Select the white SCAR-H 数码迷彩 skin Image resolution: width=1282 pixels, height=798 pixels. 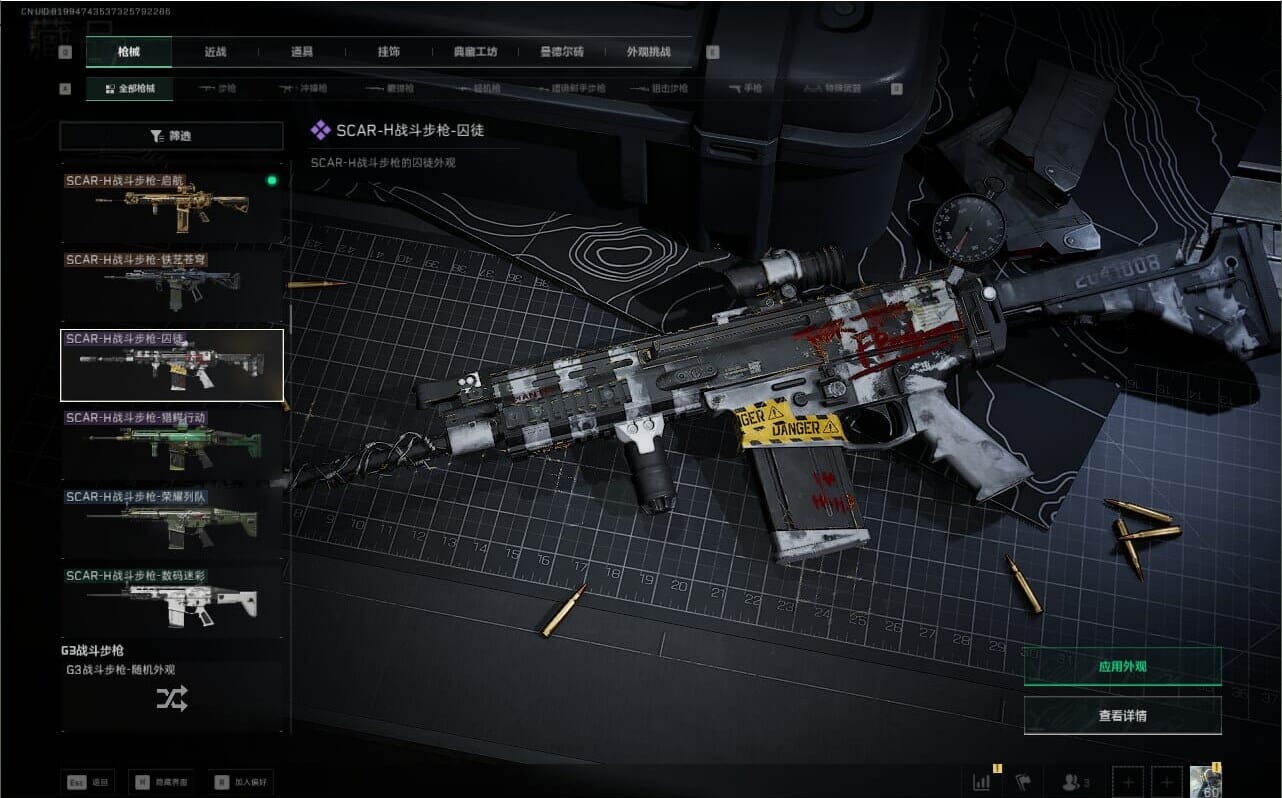(172, 600)
